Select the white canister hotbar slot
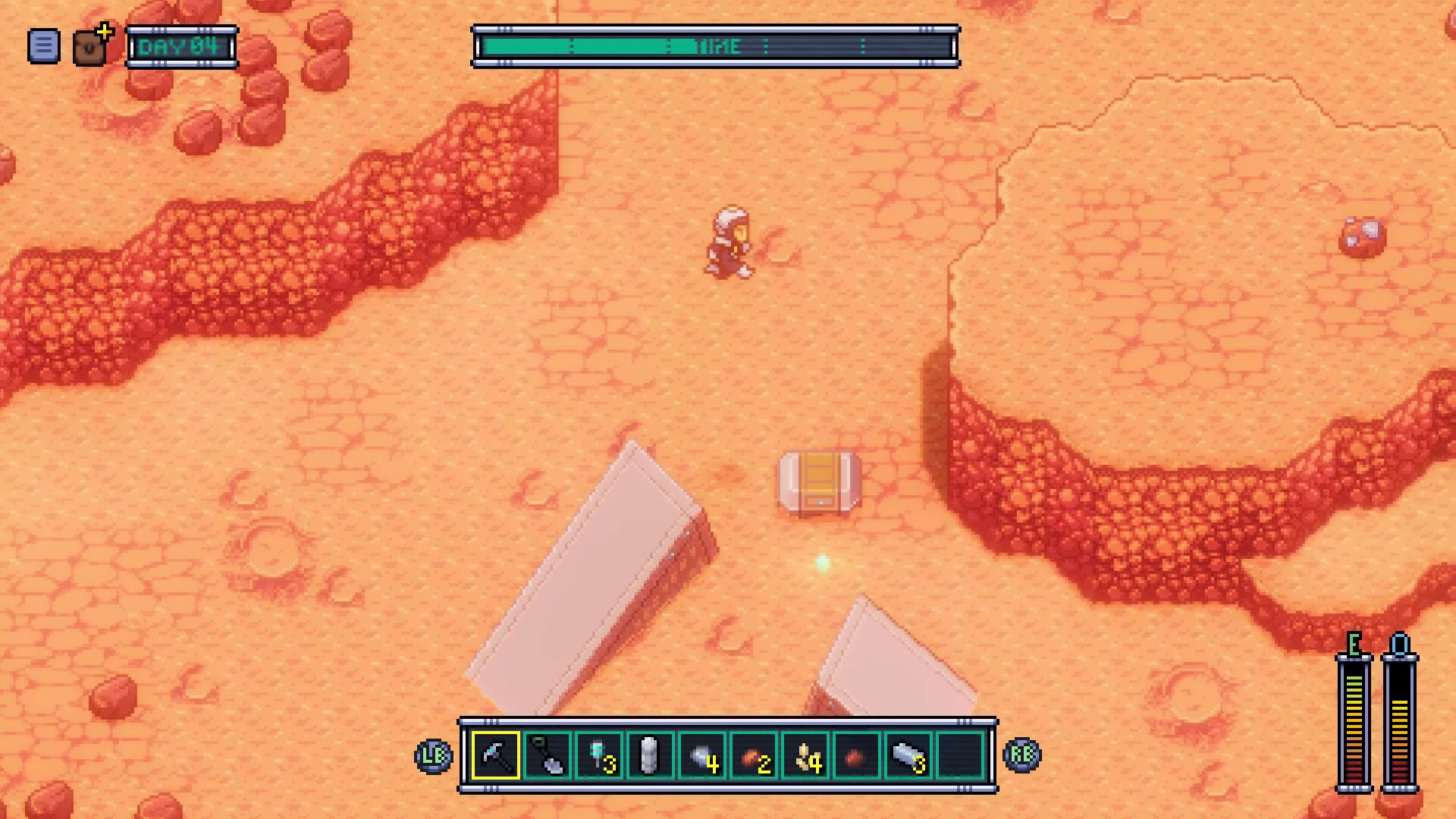Image resolution: width=1456 pixels, height=819 pixels. (x=651, y=756)
